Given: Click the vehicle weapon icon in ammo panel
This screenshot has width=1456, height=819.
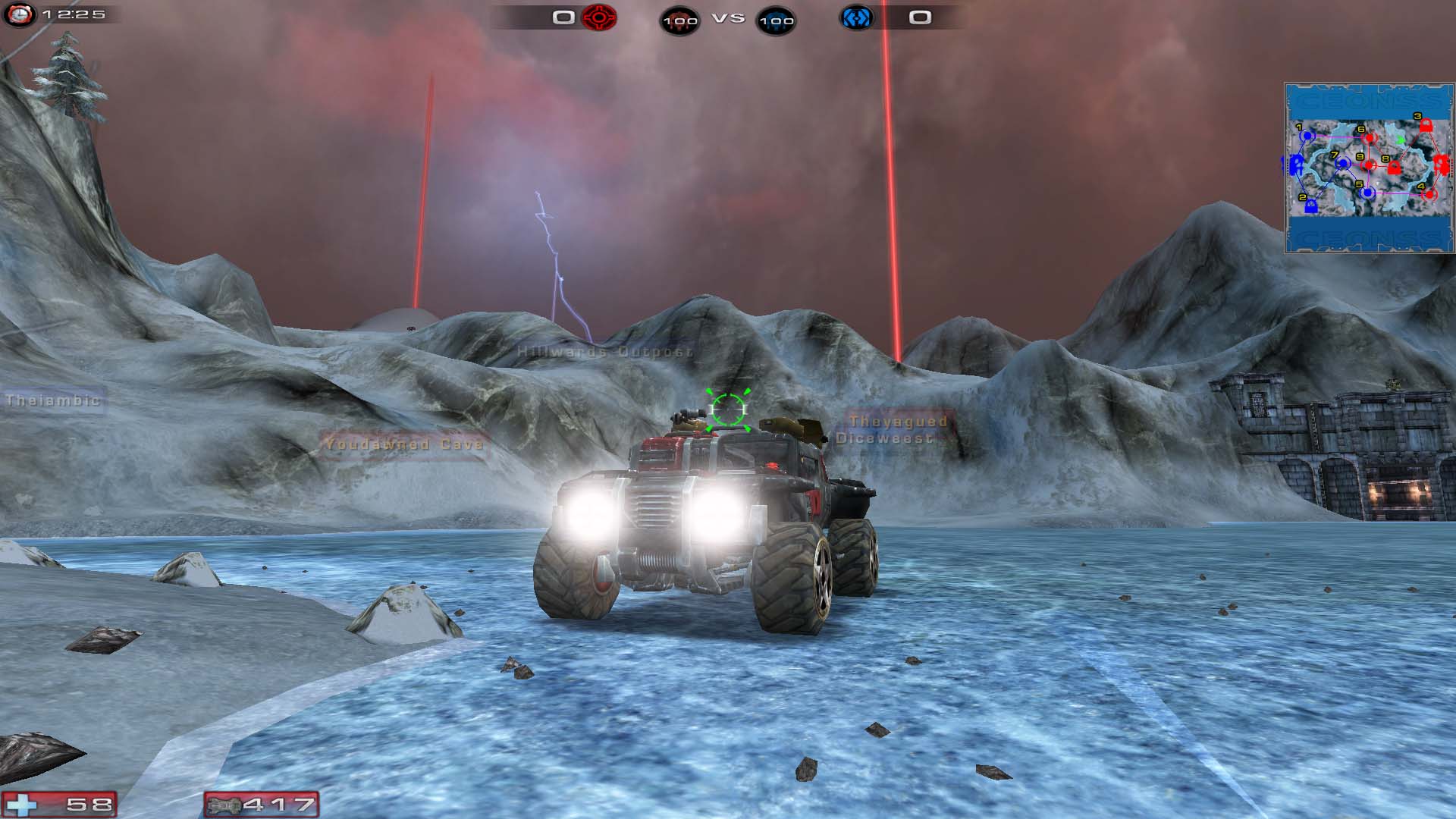Looking at the screenshot, I should 224,805.
